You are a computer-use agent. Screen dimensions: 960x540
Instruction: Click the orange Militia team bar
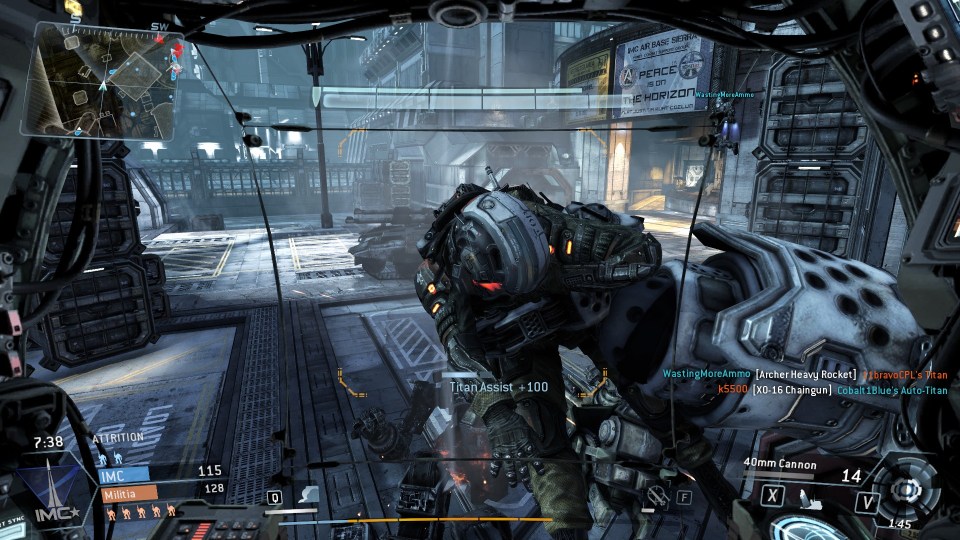pyautogui.click(x=127, y=492)
